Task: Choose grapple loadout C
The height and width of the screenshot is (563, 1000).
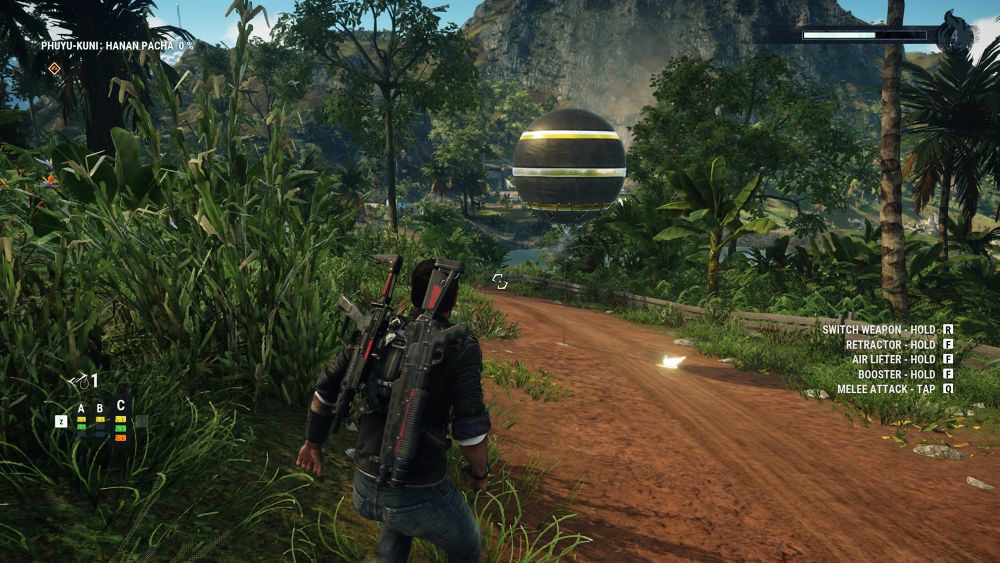Action: (121, 406)
